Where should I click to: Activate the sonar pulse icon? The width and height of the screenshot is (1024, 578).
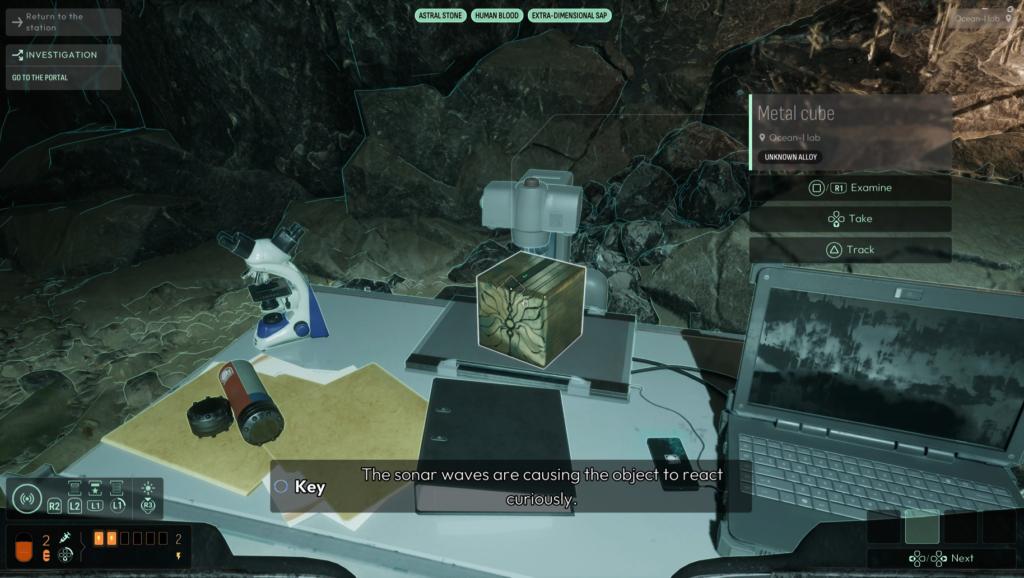click(27, 497)
